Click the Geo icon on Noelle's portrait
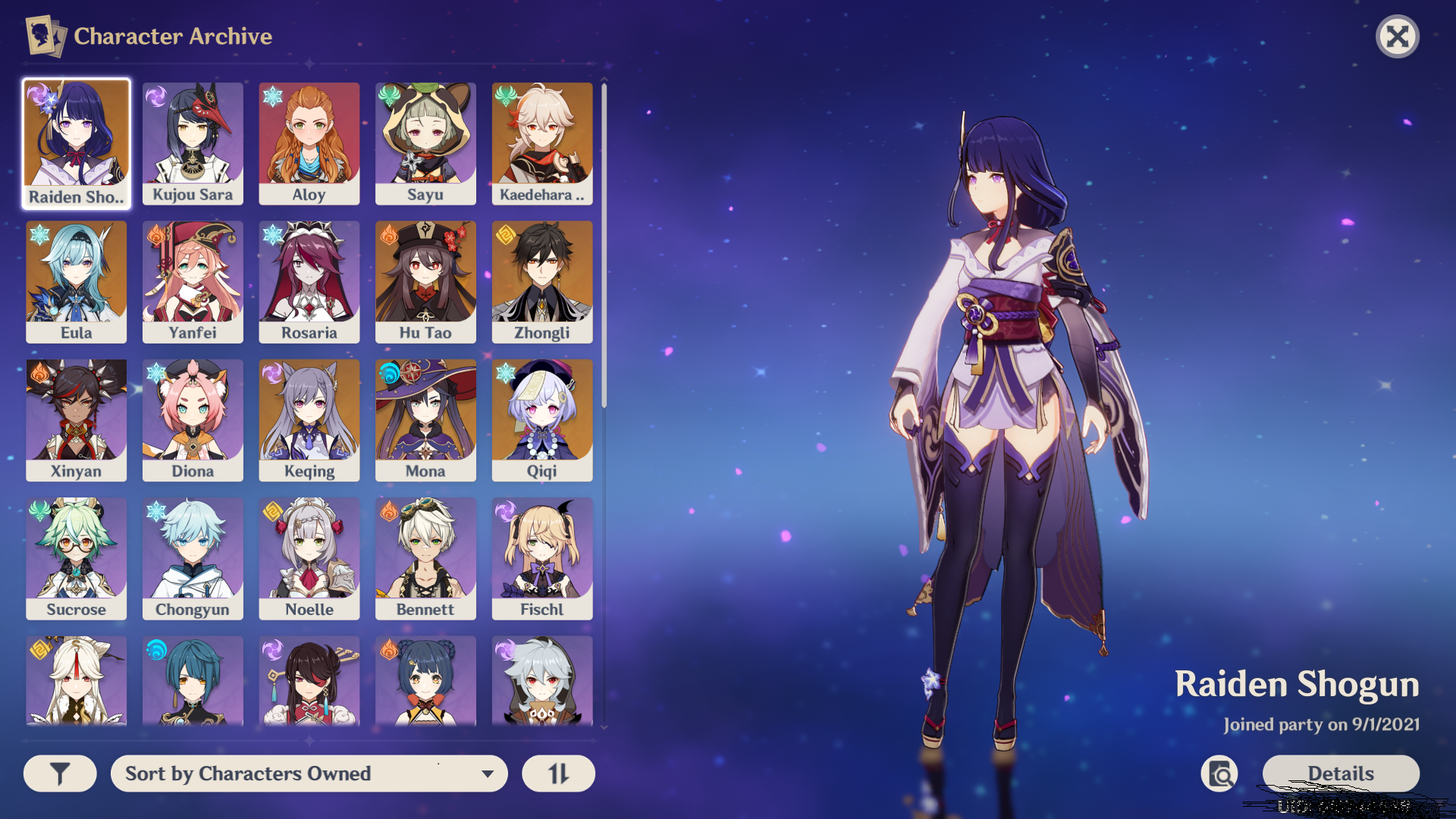 [272, 510]
